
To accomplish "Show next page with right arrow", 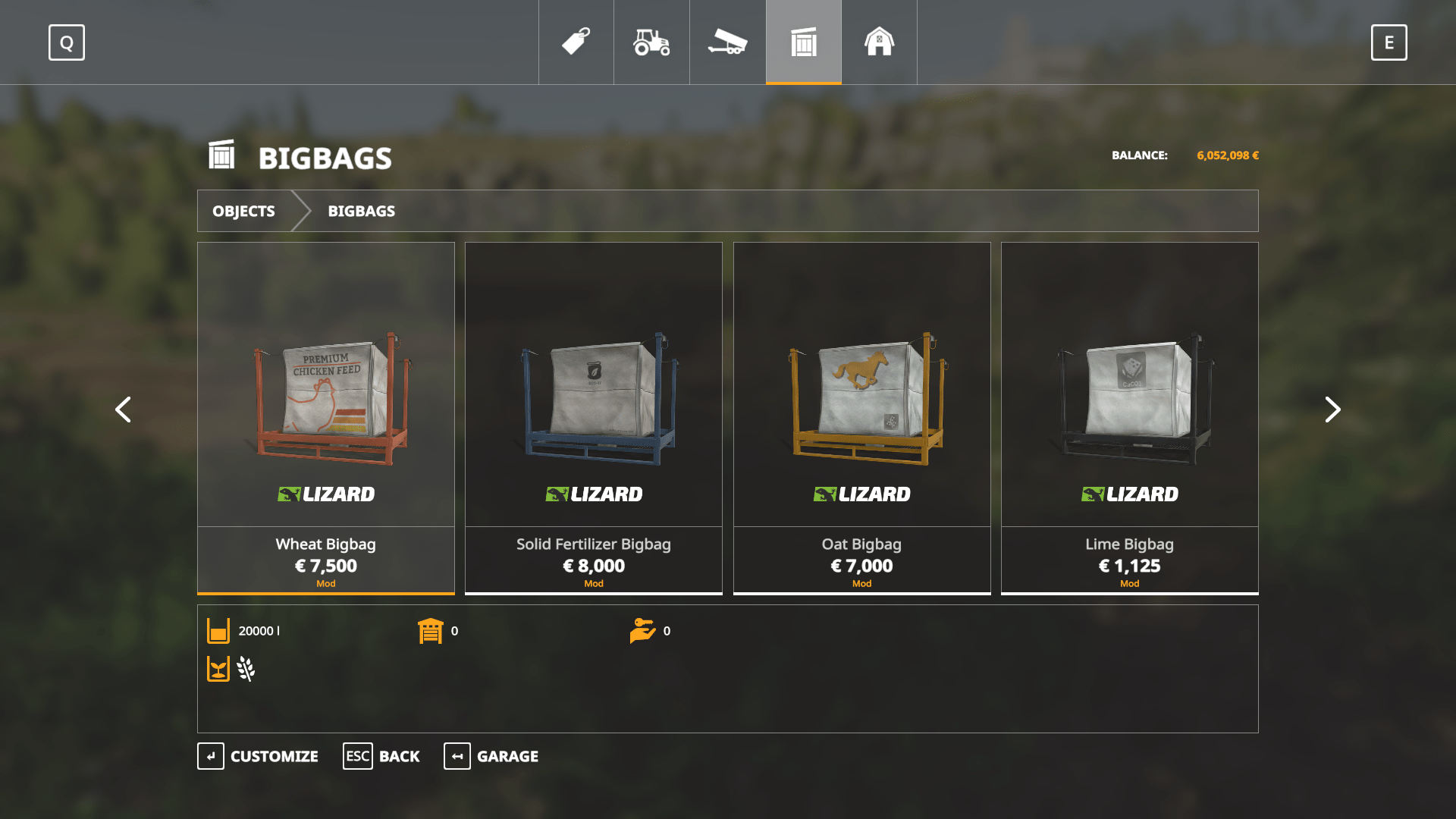I will 1332,409.
